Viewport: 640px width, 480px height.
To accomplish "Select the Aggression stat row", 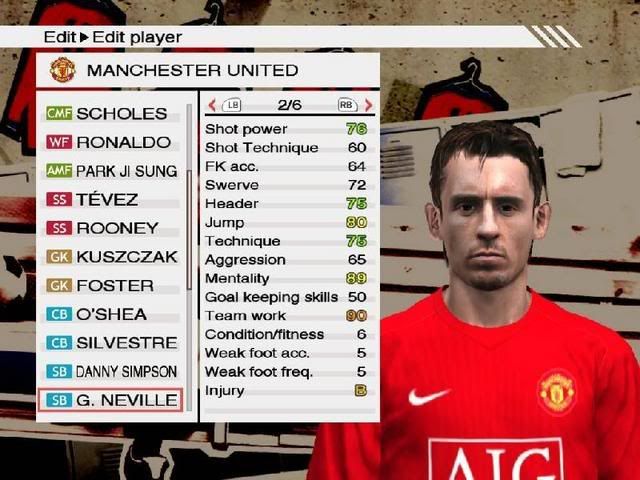I will tap(286, 260).
